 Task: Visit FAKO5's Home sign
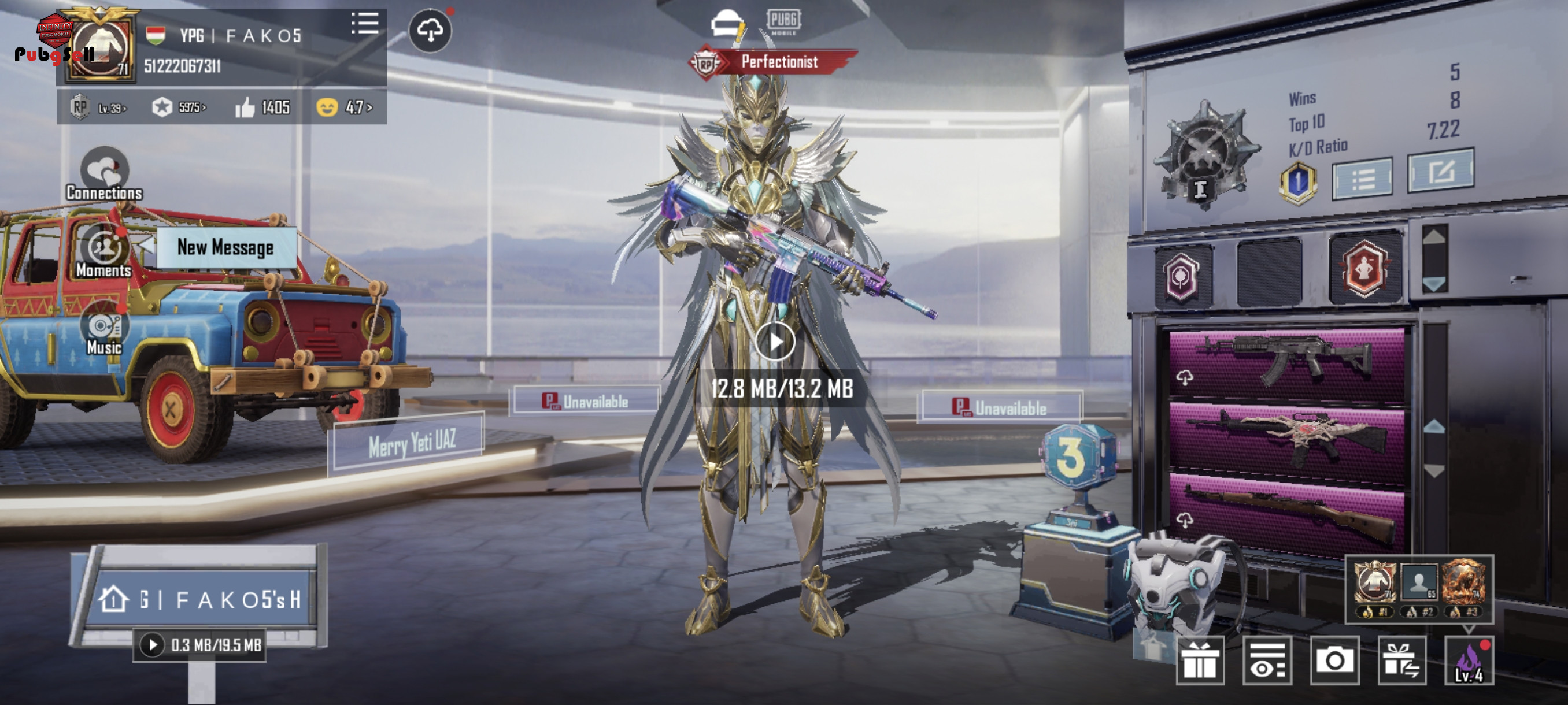coord(201,600)
